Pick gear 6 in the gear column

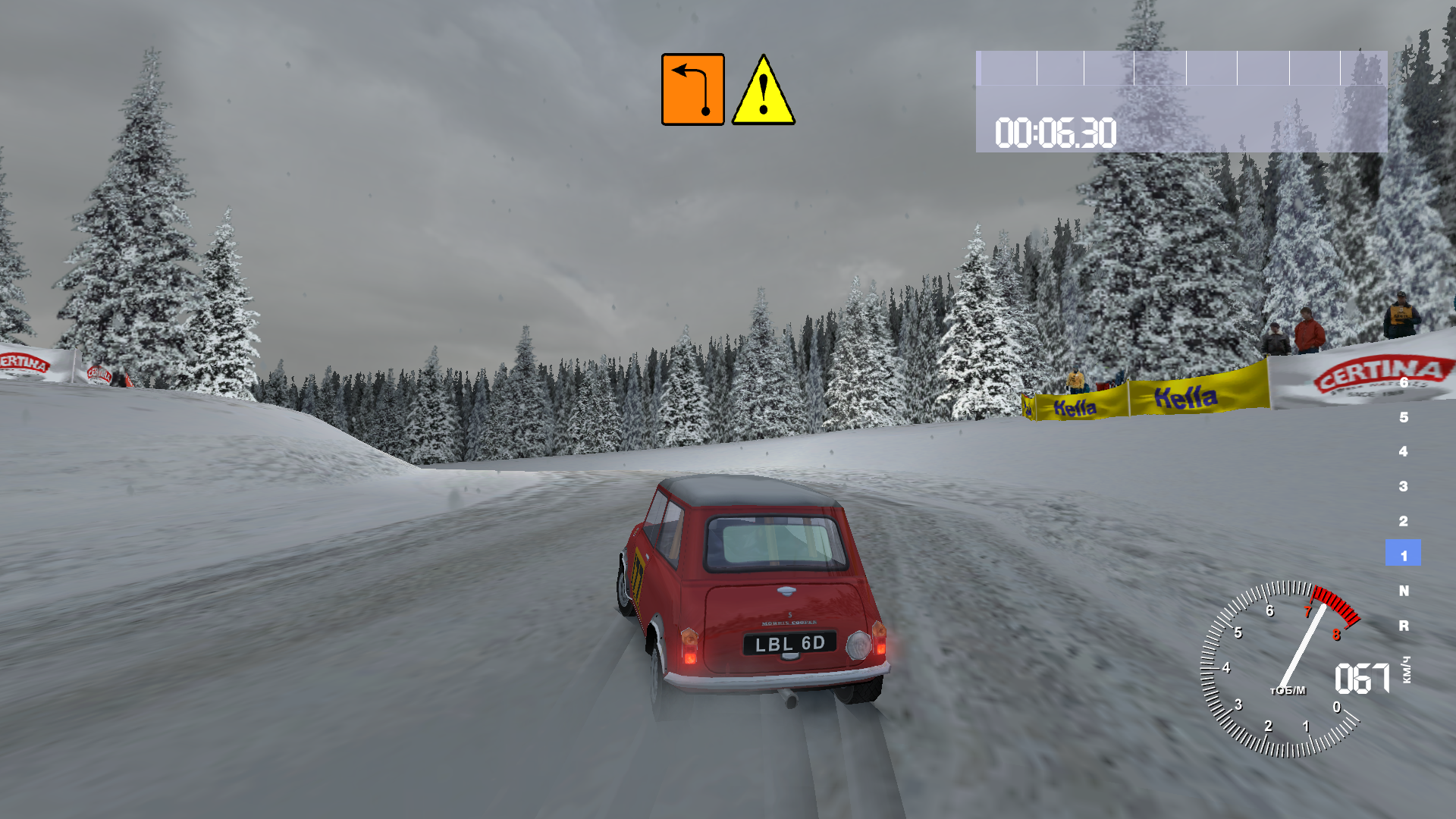pos(1404,383)
